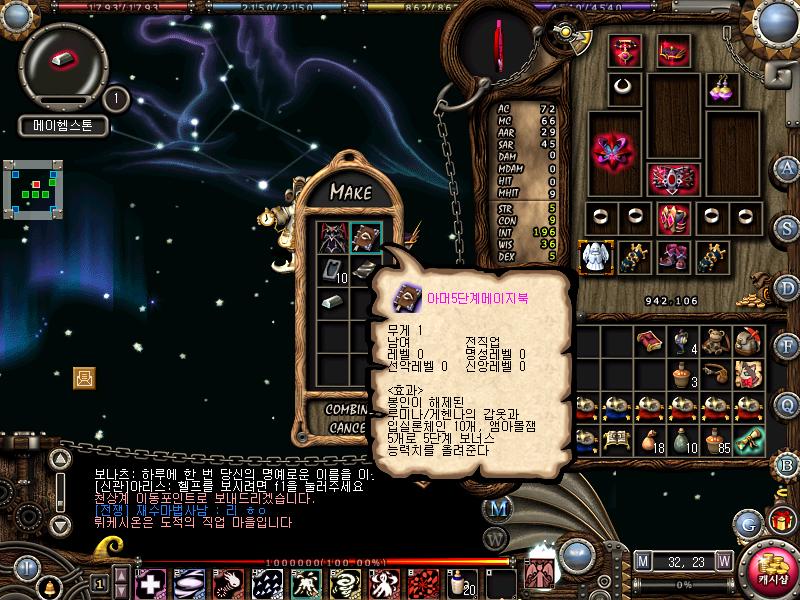The image size is (800, 600).
Task: Click the green scroll in the inventory
Action: click(747, 439)
